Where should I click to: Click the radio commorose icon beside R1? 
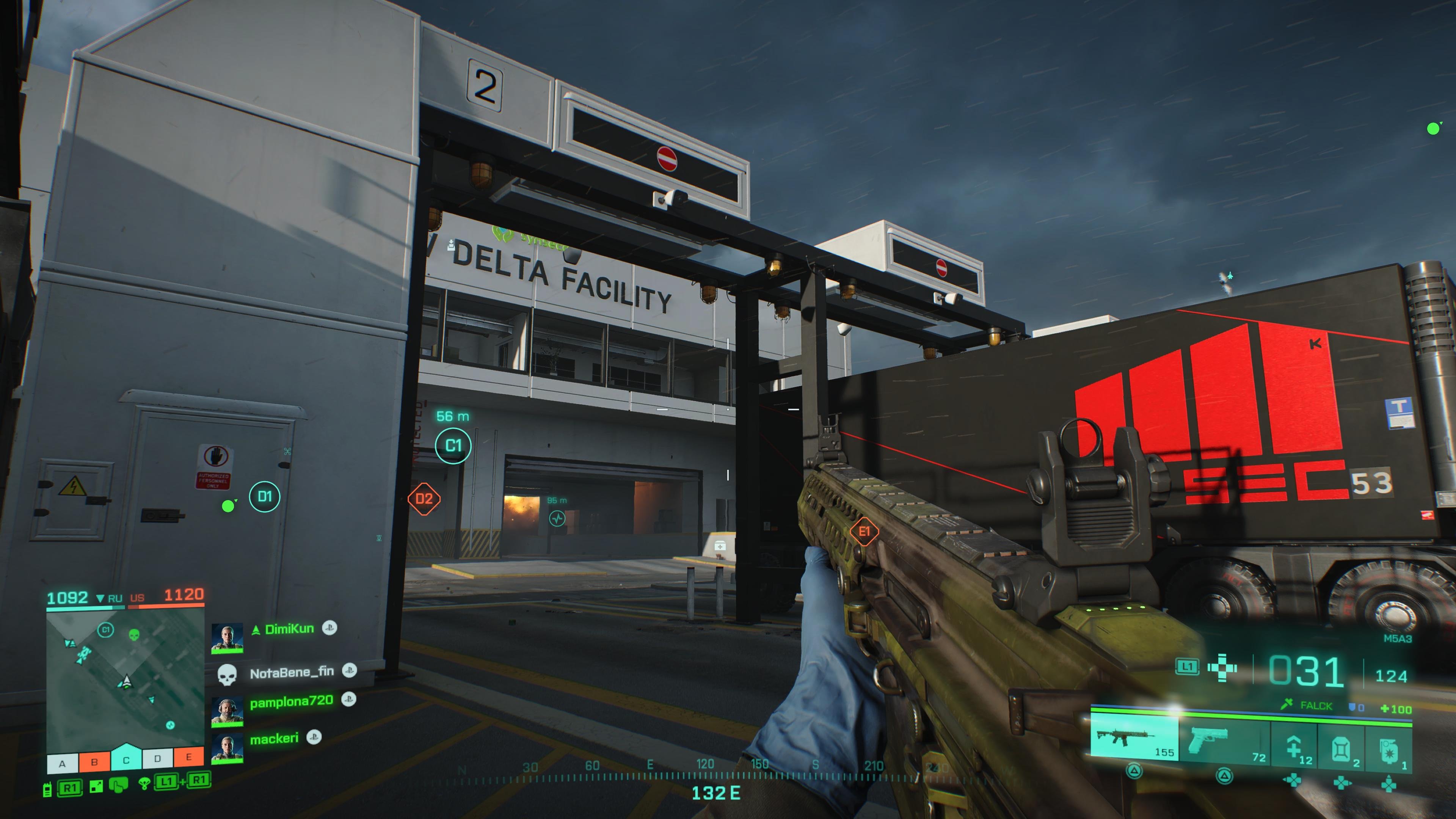(x=47, y=791)
